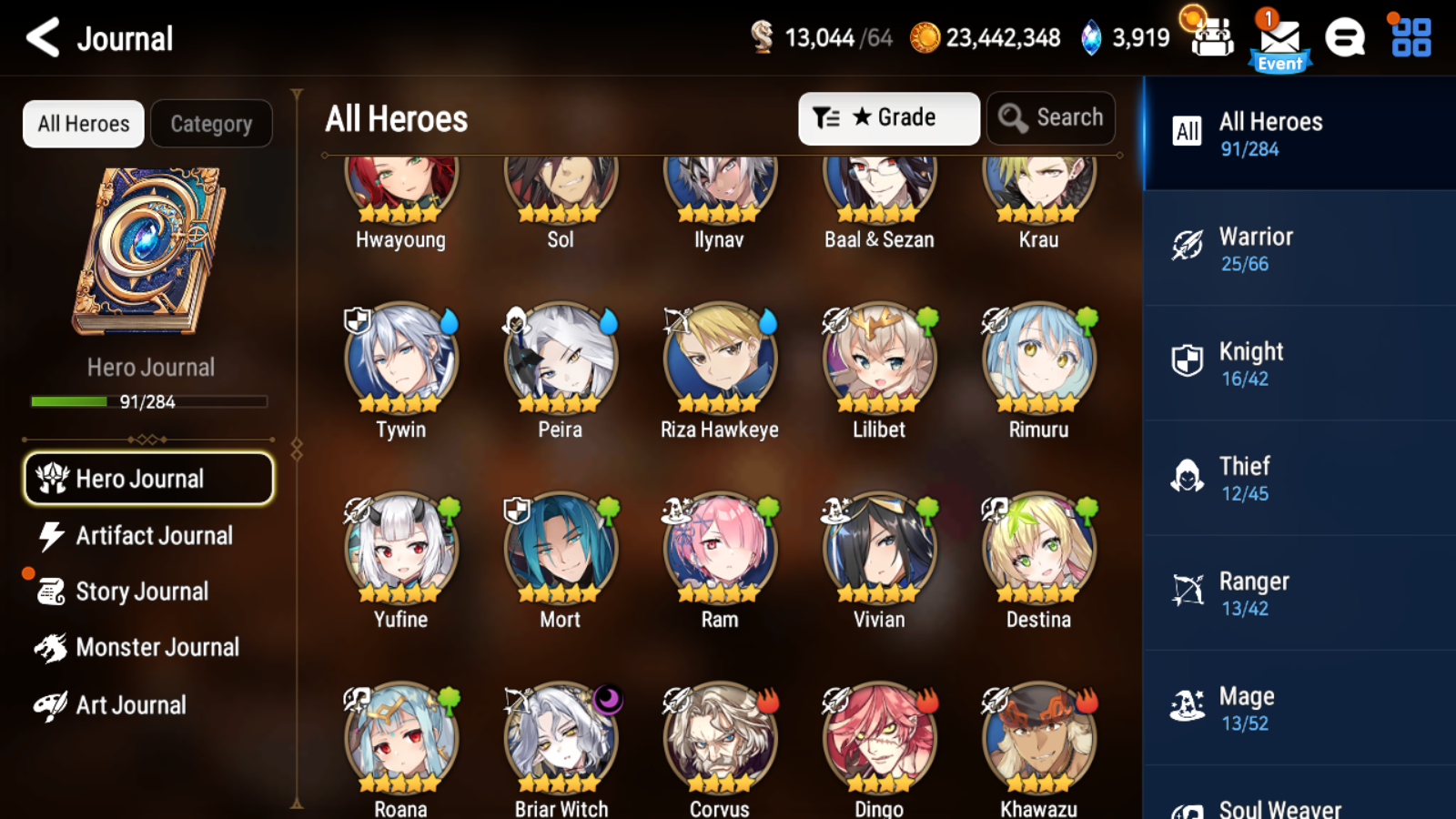
Task: Select Yufine's hero portrait
Action: tap(400, 547)
